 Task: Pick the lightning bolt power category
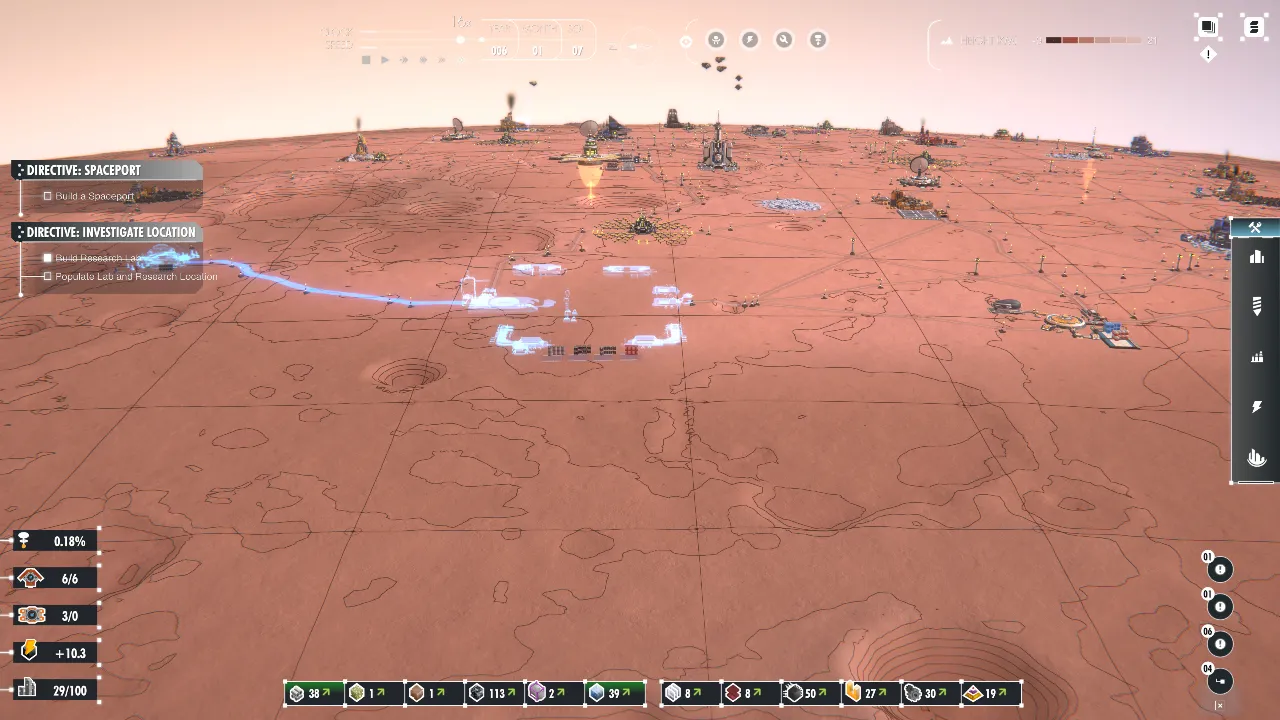[x=1257, y=407]
